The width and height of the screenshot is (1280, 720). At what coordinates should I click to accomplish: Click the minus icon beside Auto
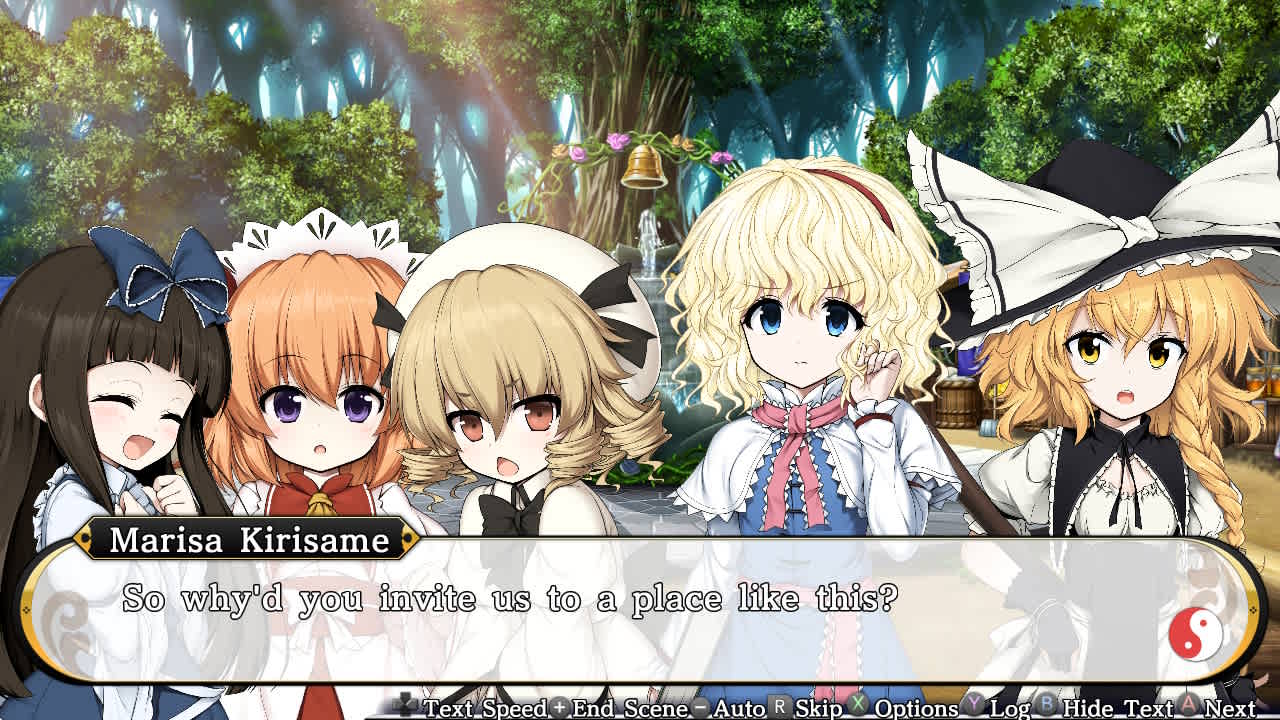[x=700, y=709]
